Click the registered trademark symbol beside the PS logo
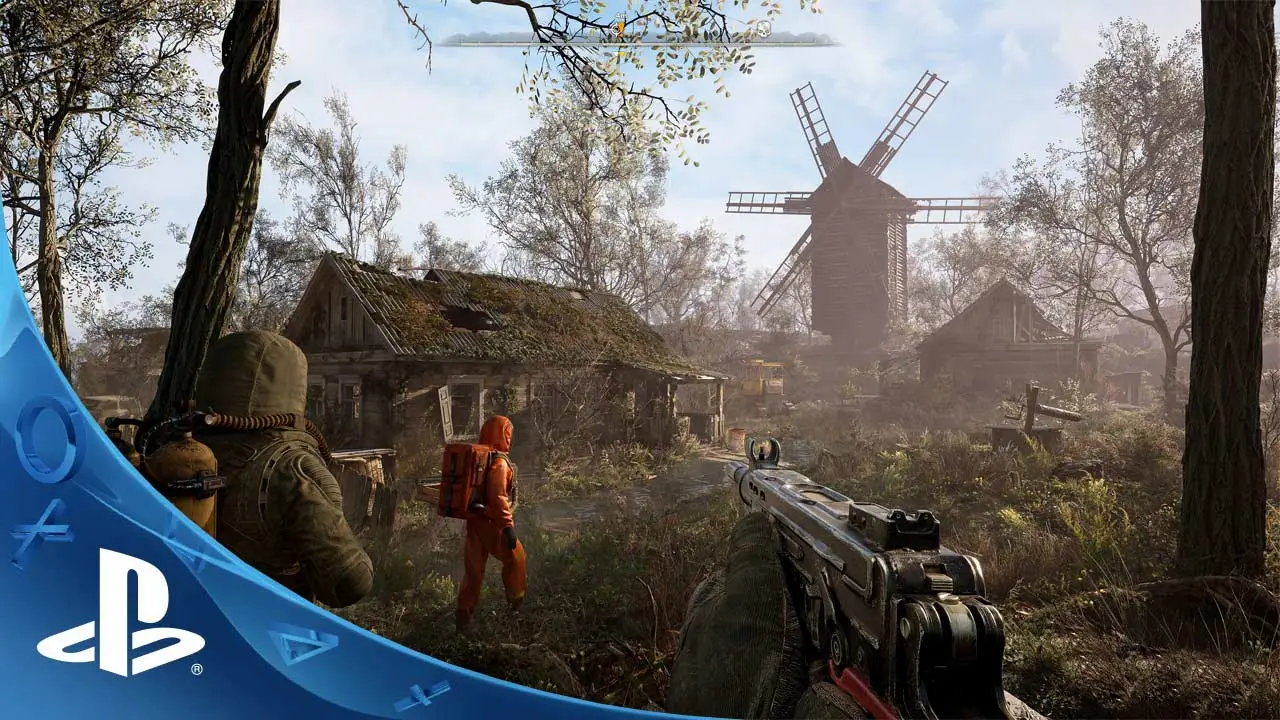This screenshot has height=720, width=1280. [196, 668]
